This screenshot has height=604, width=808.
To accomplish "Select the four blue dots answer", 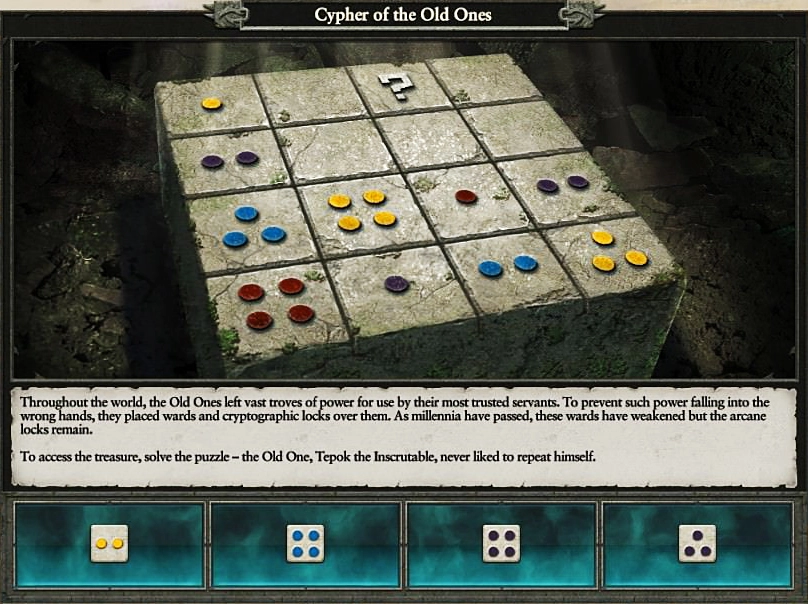I will tap(305, 543).
